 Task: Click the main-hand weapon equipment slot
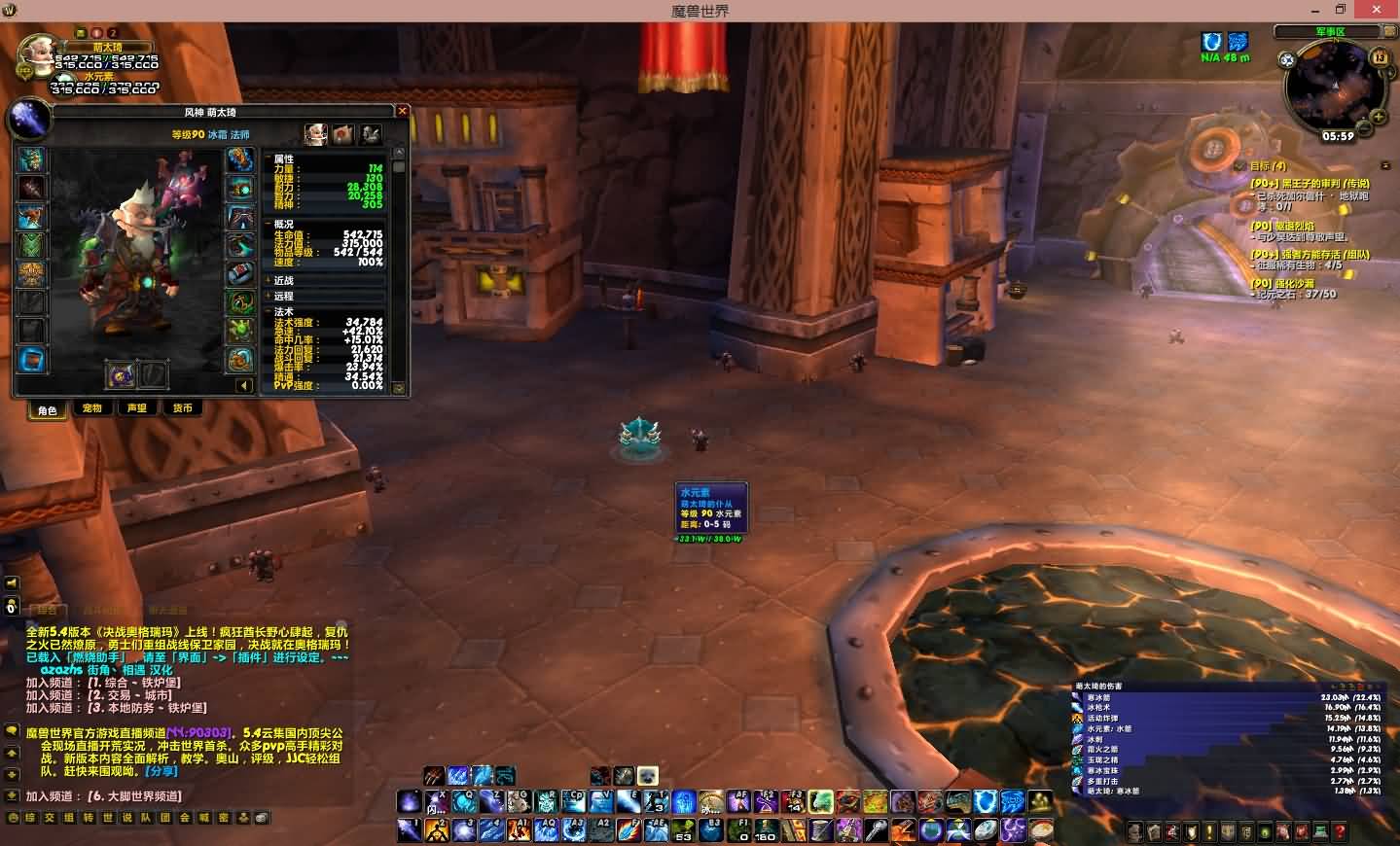[120, 374]
